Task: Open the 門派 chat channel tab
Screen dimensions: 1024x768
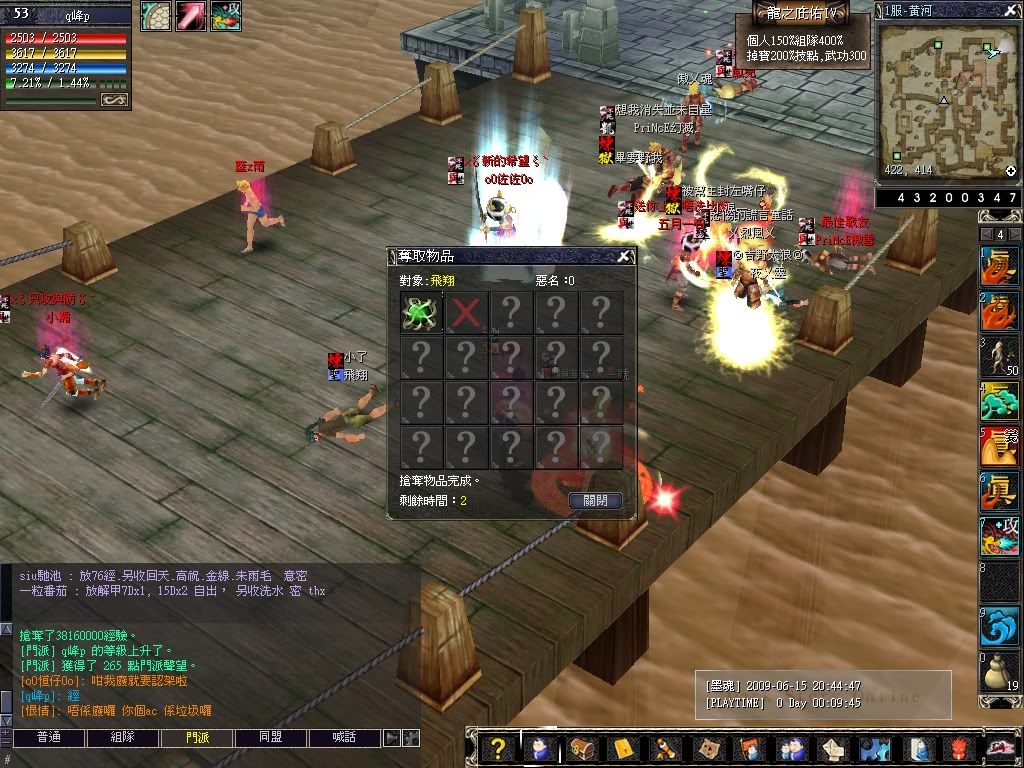Action: coord(197,738)
